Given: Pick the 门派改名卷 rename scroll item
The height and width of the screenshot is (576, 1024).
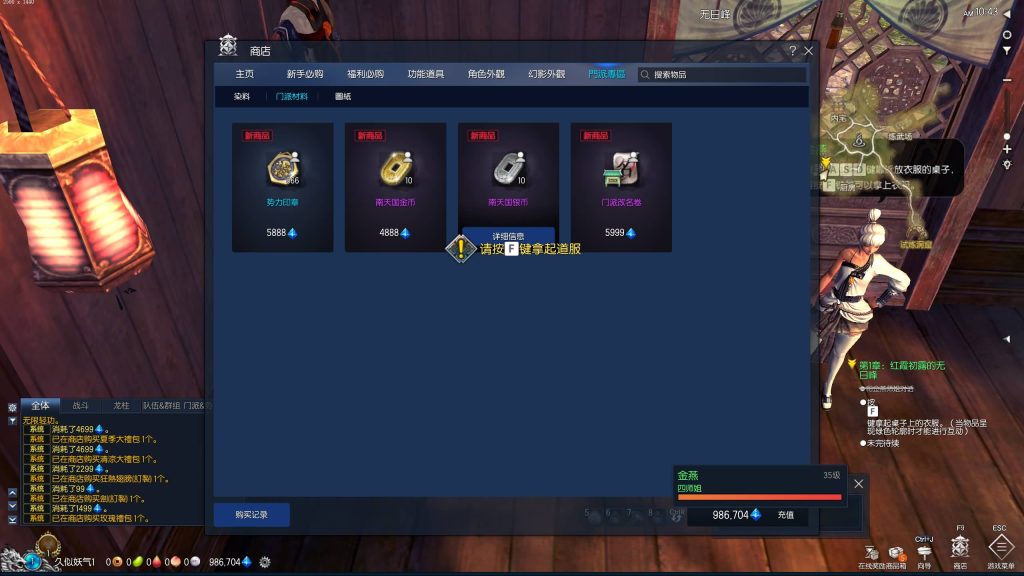Looking at the screenshot, I should [621, 186].
